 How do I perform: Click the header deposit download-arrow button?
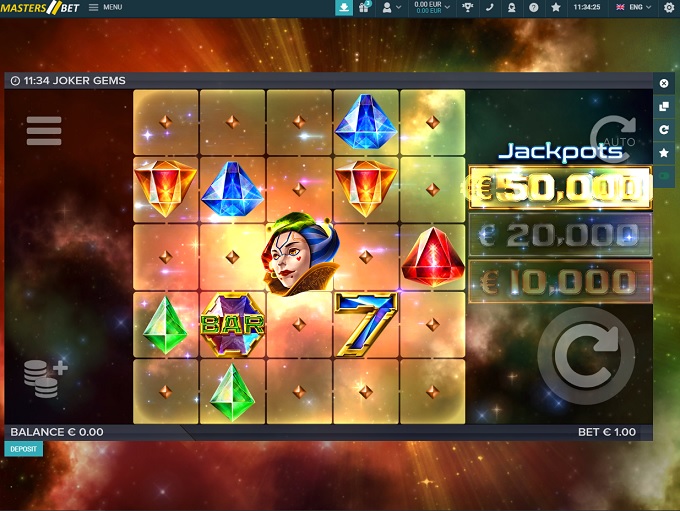tap(344, 7)
